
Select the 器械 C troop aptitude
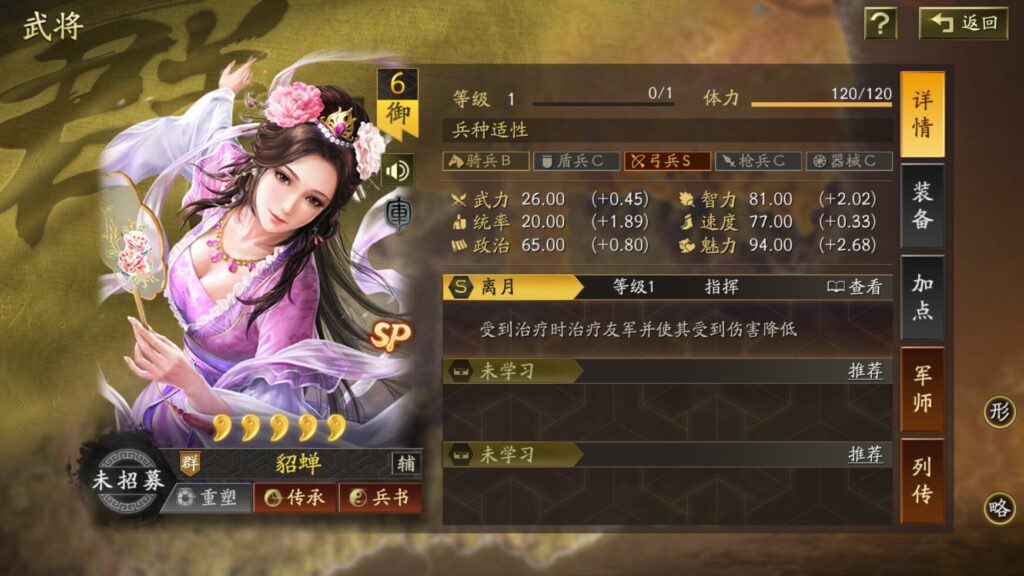tap(849, 160)
